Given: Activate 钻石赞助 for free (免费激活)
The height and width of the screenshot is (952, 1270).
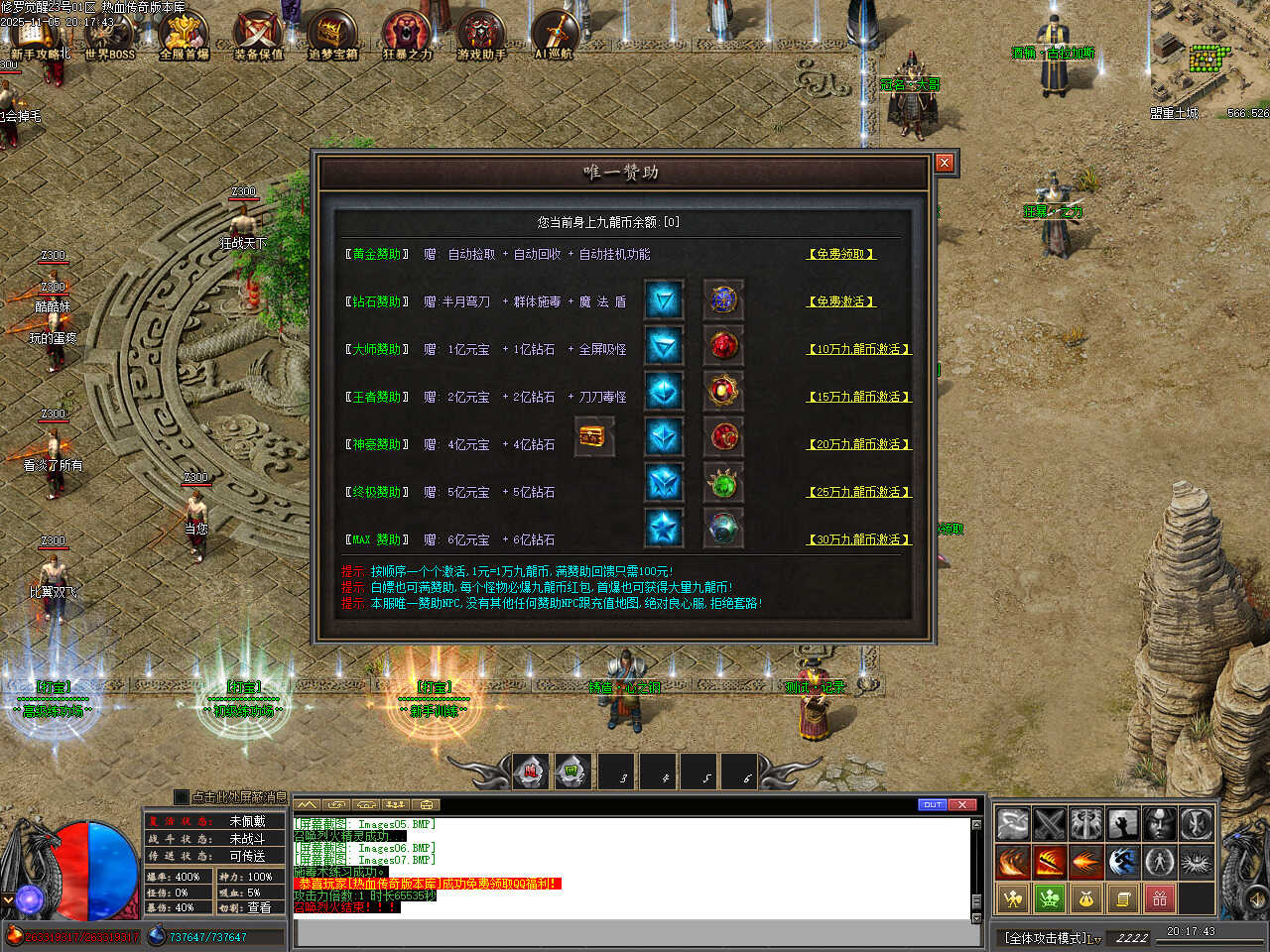Looking at the screenshot, I should [x=840, y=301].
